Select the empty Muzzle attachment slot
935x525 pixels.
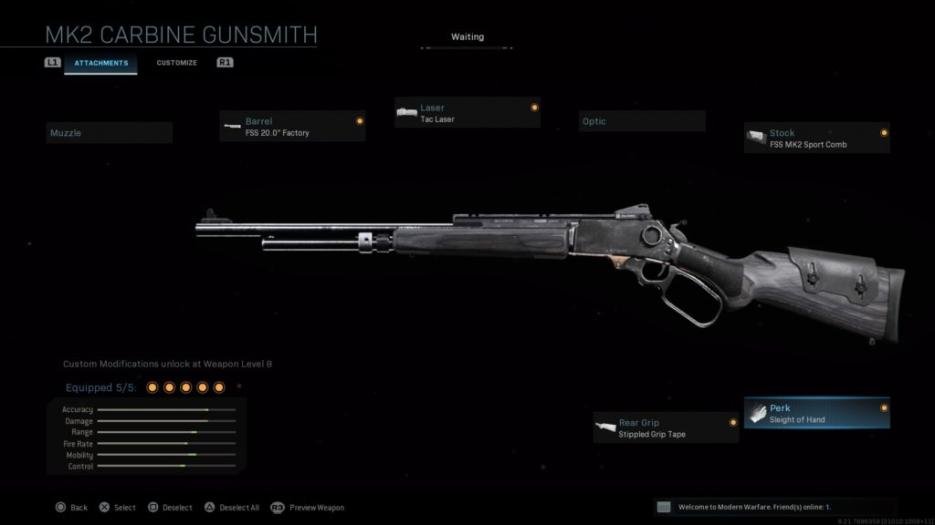[110, 133]
